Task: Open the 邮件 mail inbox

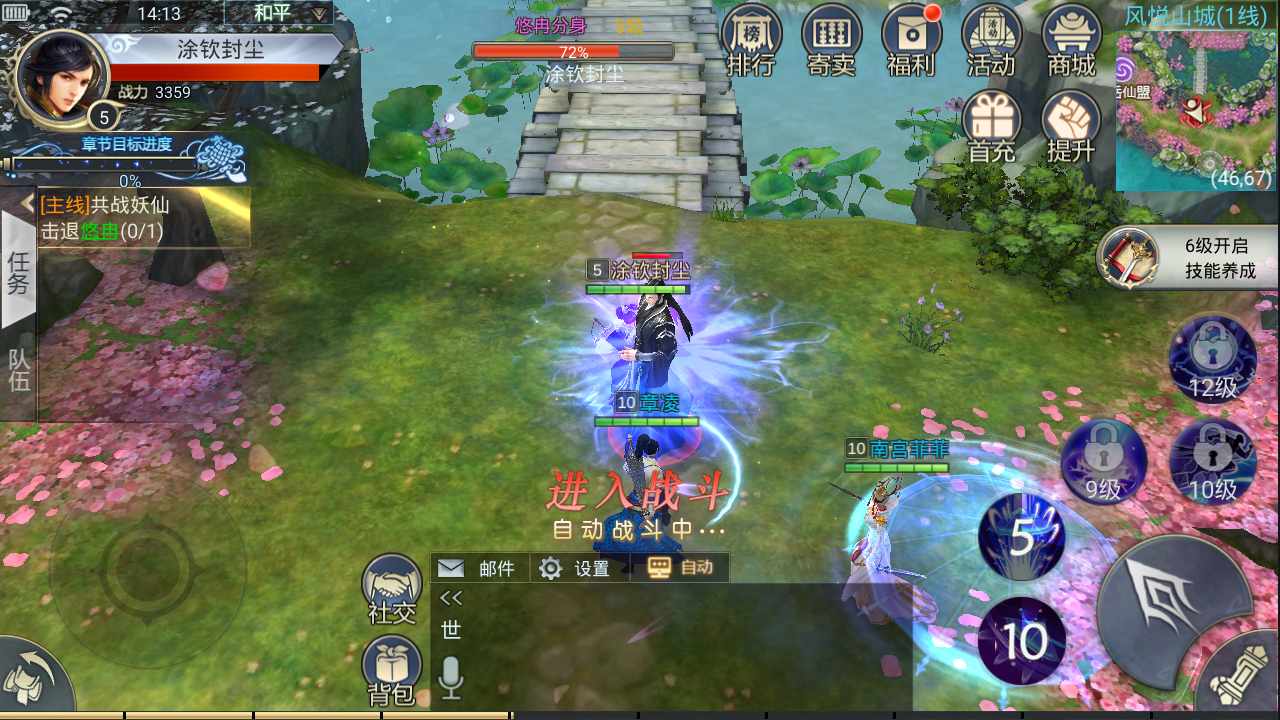Action: pos(478,568)
